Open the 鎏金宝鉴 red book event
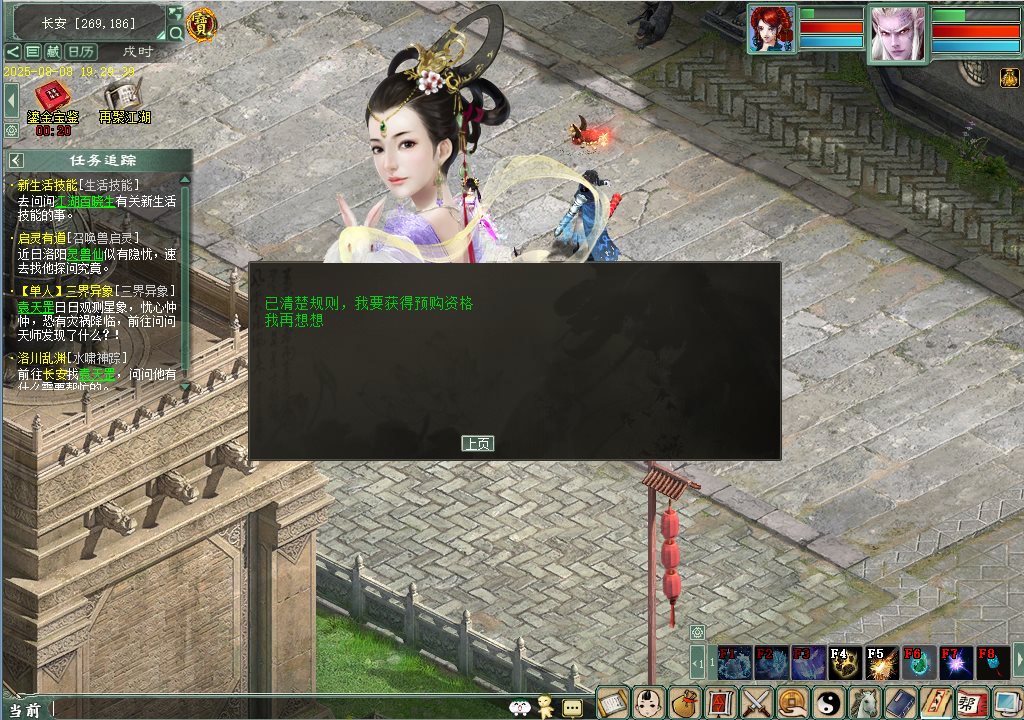1024x720 pixels. pos(53,100)
